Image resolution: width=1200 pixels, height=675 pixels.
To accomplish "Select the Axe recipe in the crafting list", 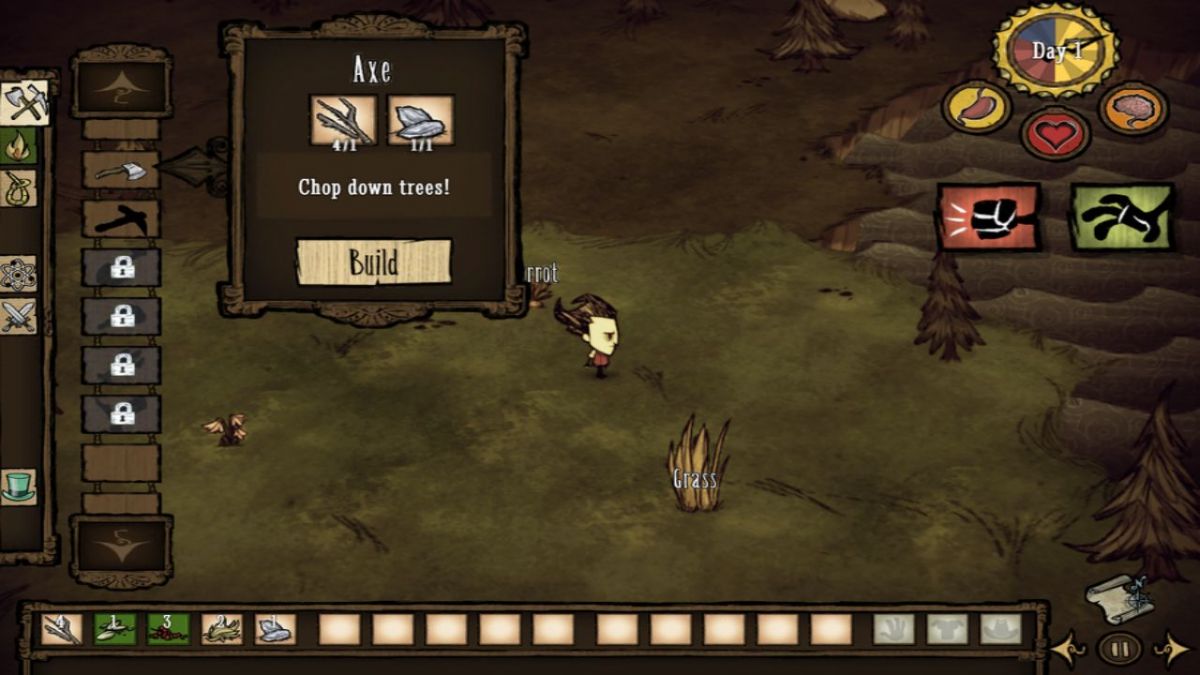I will [x=121, y=171].
